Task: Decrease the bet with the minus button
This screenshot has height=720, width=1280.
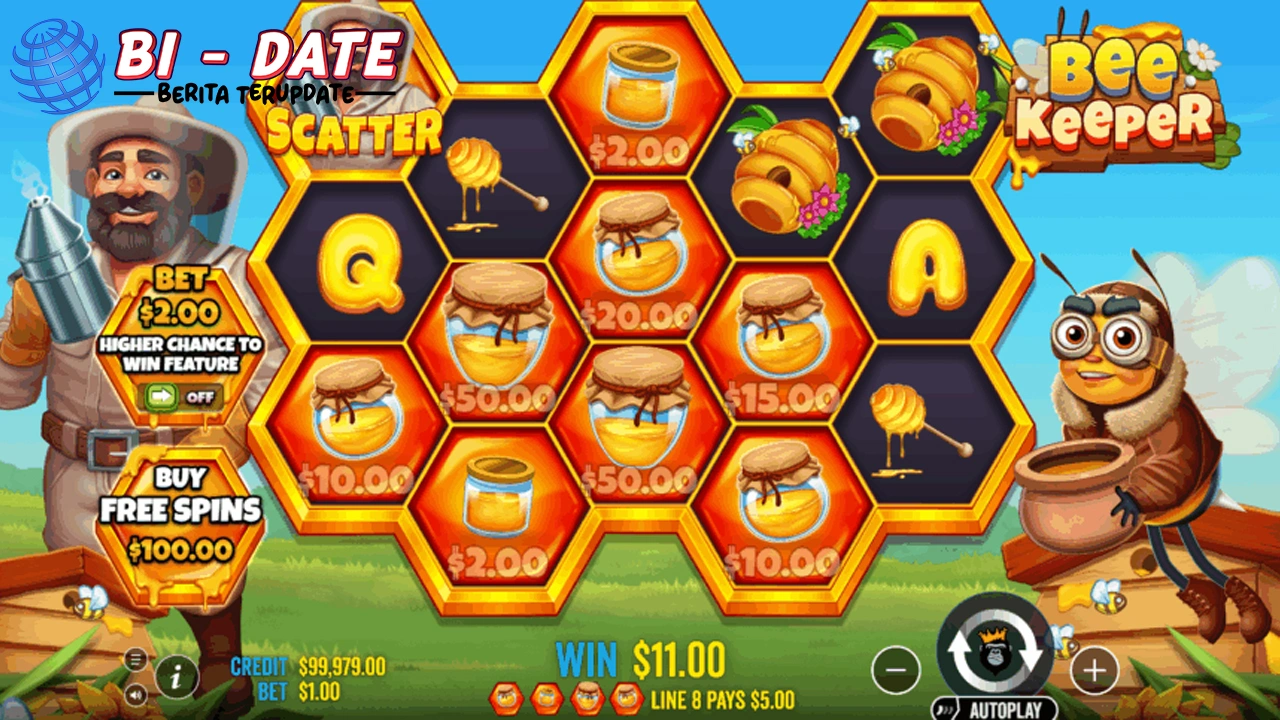Action: tap(897, 671)
